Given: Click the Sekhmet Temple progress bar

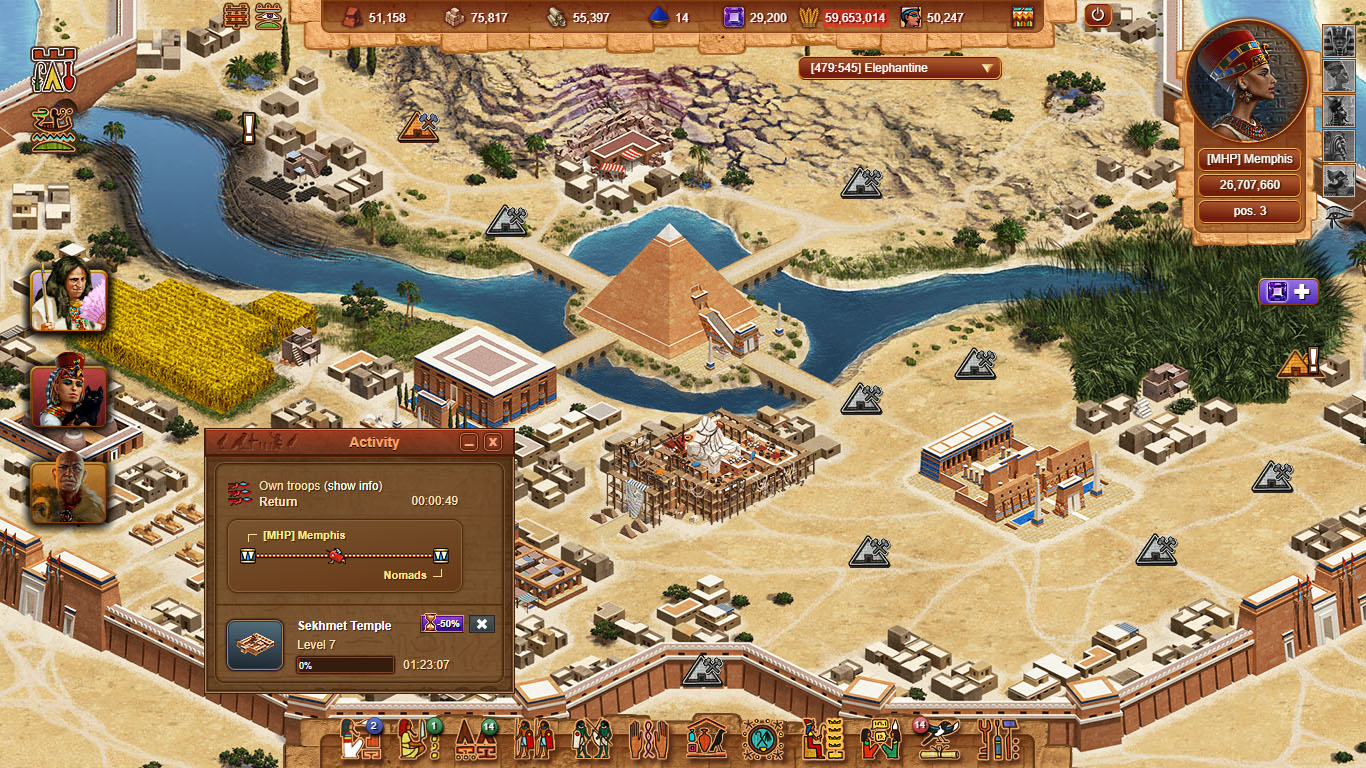Looking at the screenshot, I should 343,665.
